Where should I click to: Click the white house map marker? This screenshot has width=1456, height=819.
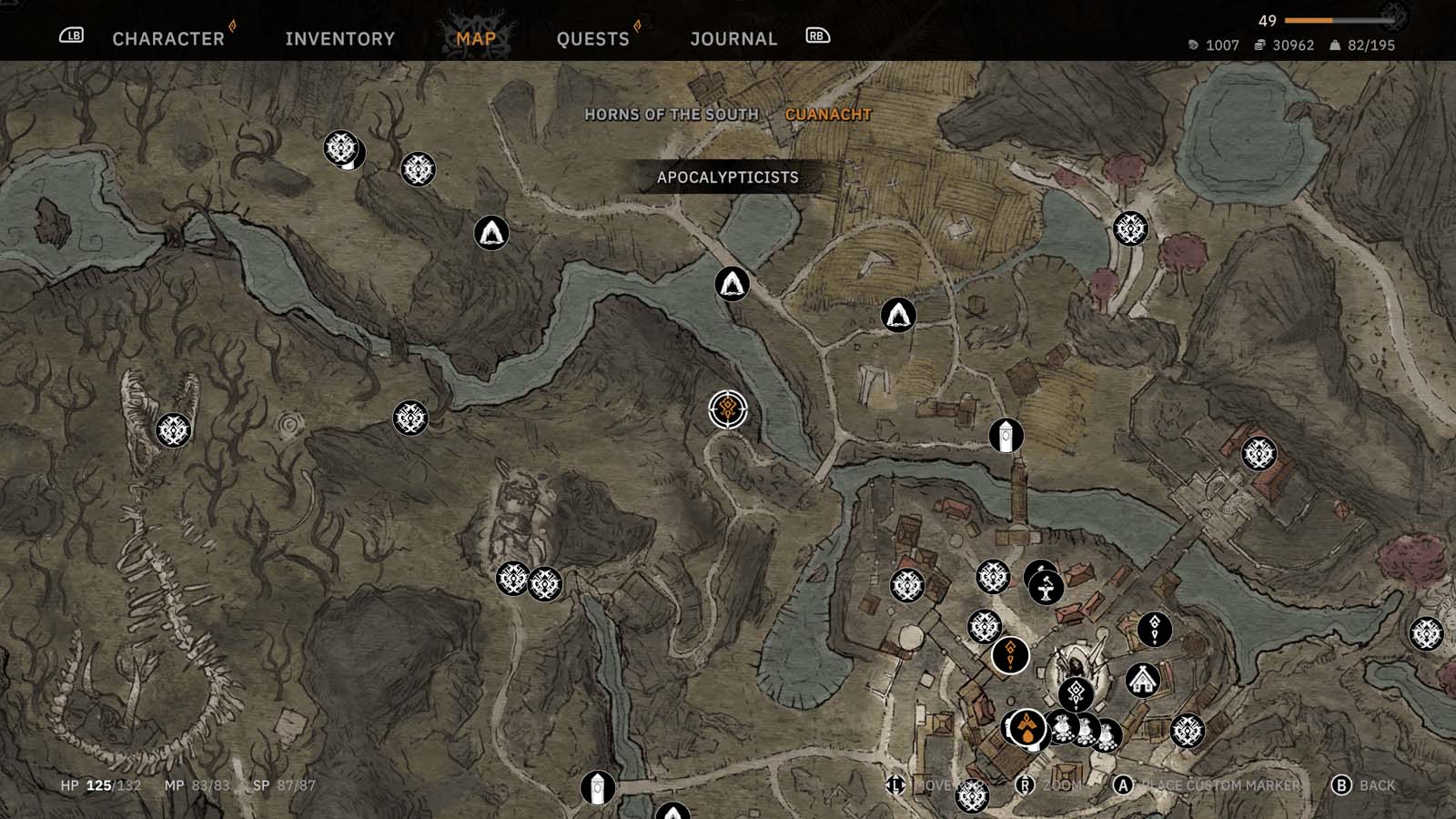click(1142, 679)
